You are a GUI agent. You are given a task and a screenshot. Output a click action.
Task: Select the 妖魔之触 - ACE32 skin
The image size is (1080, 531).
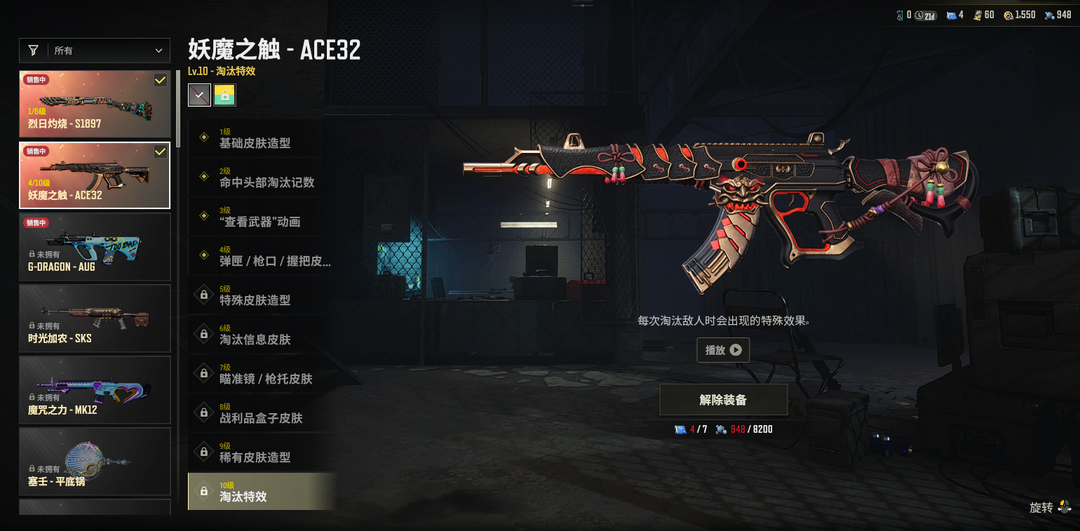95,175
